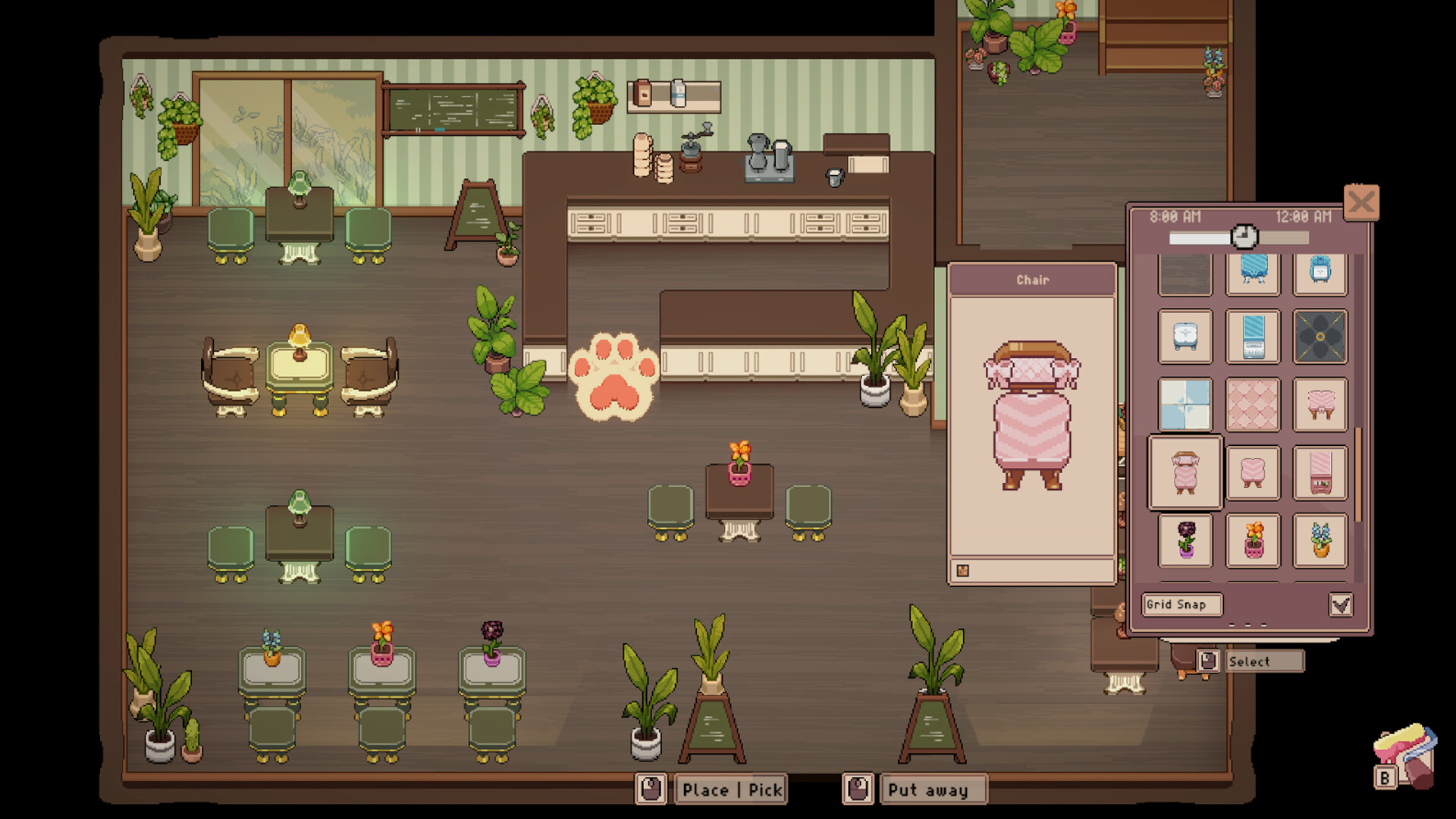The image size is (1456, 819).
Task: Toggle the Grid Snap checkbox
Action: pyautogui.click(x=1342, y=604)
